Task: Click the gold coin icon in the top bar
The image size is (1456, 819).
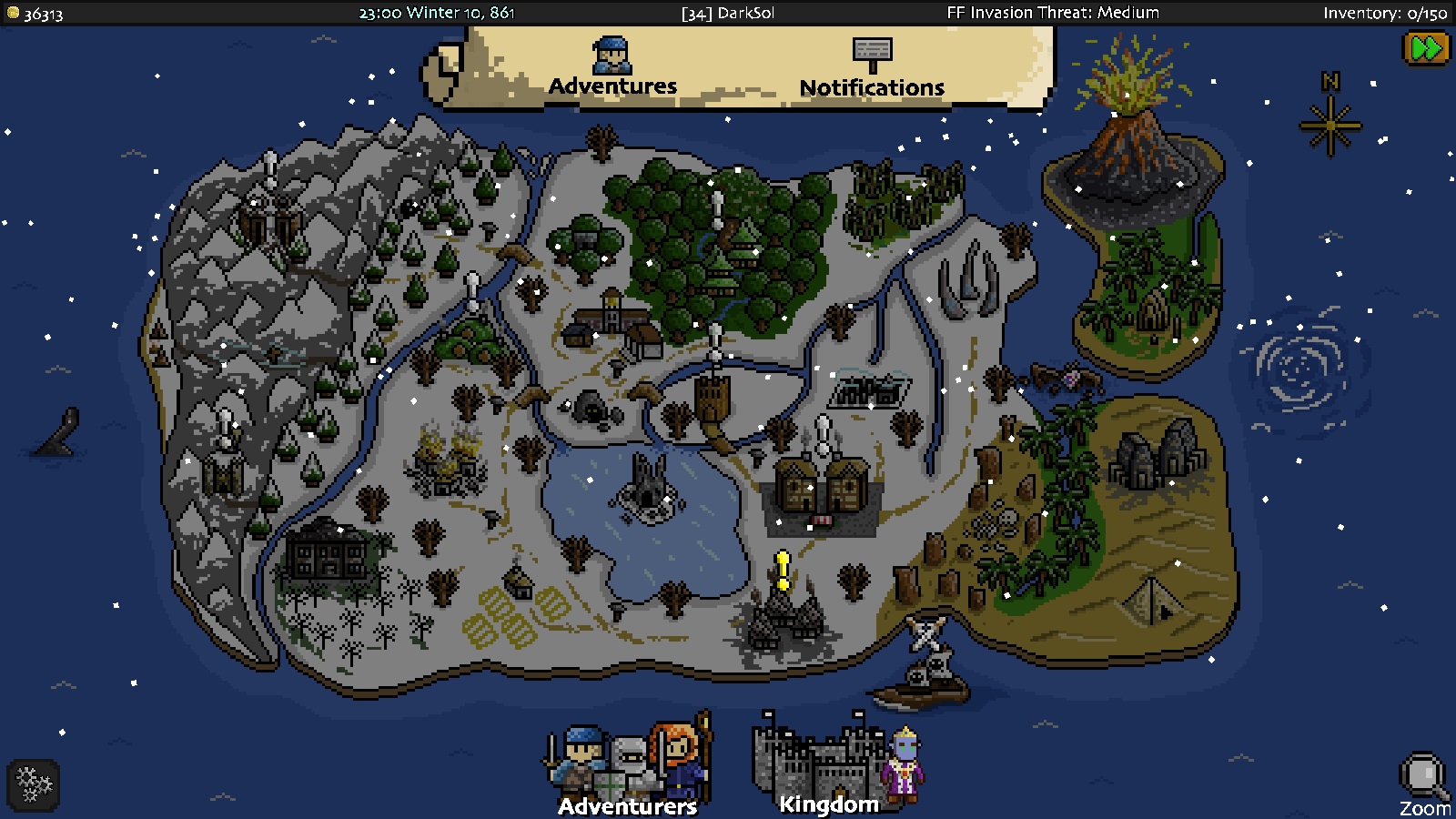Action: pyautogui.click(x=11, y=13)
